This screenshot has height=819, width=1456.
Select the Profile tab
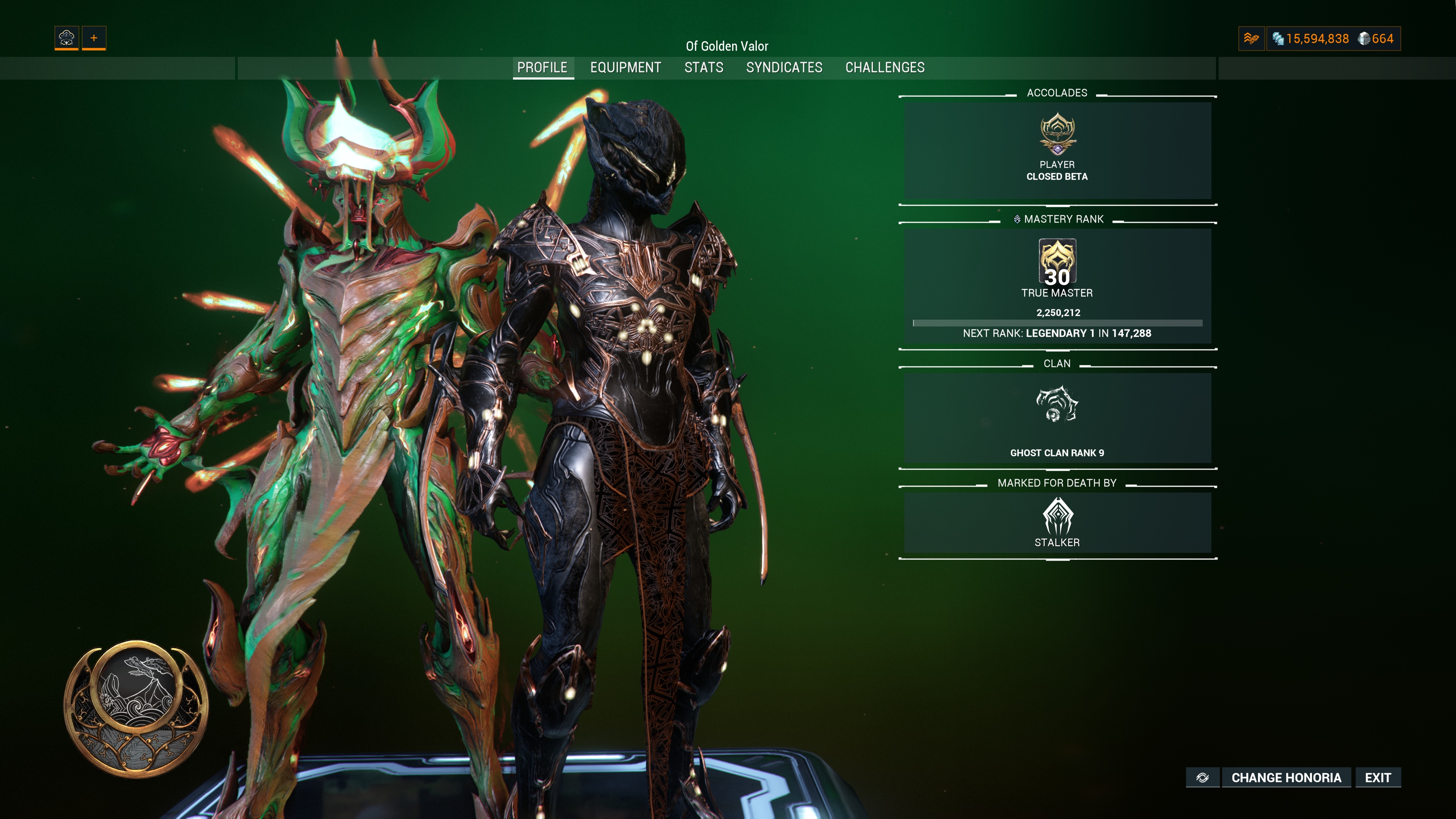coord(542,68)
